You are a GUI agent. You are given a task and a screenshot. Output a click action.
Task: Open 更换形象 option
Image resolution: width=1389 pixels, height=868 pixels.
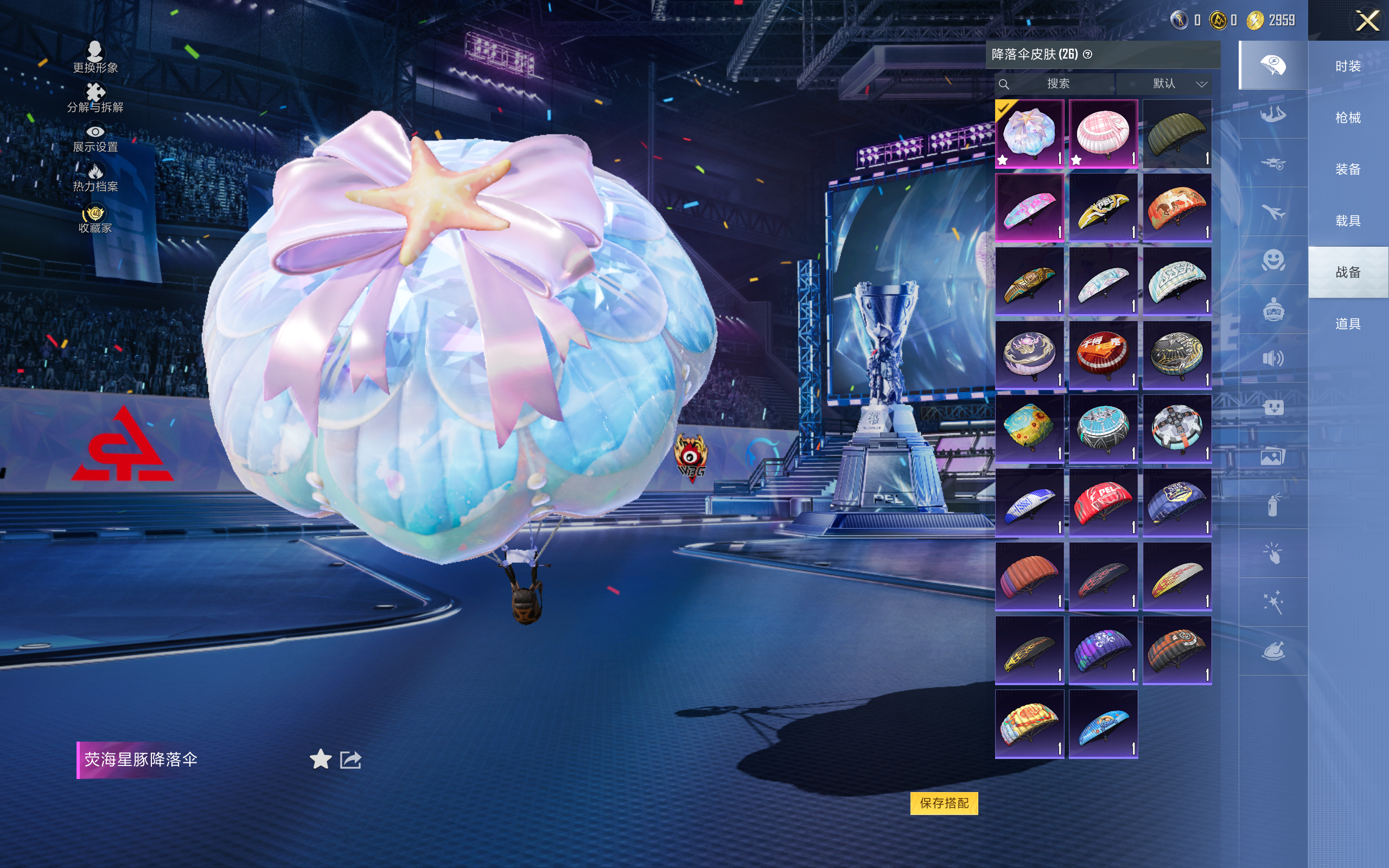95,58
